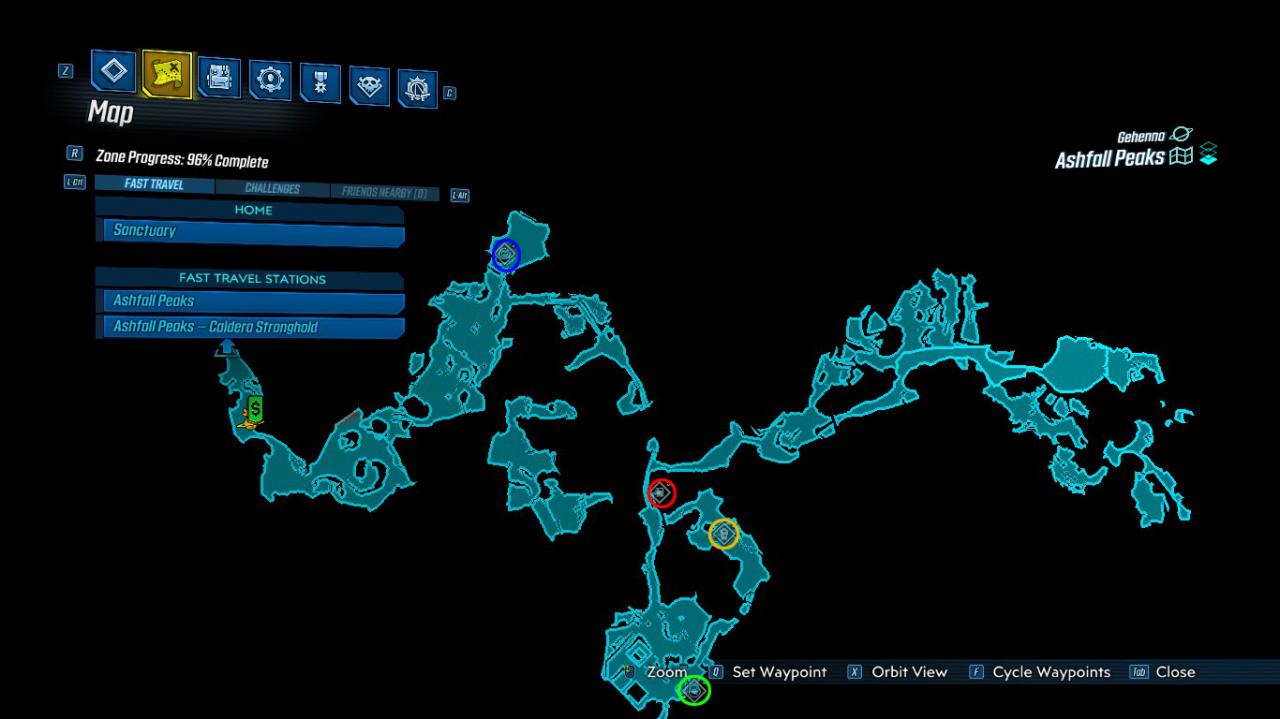Select Ashfall Peaks – Caldera Stronghold station

click(x=250, y=328)
